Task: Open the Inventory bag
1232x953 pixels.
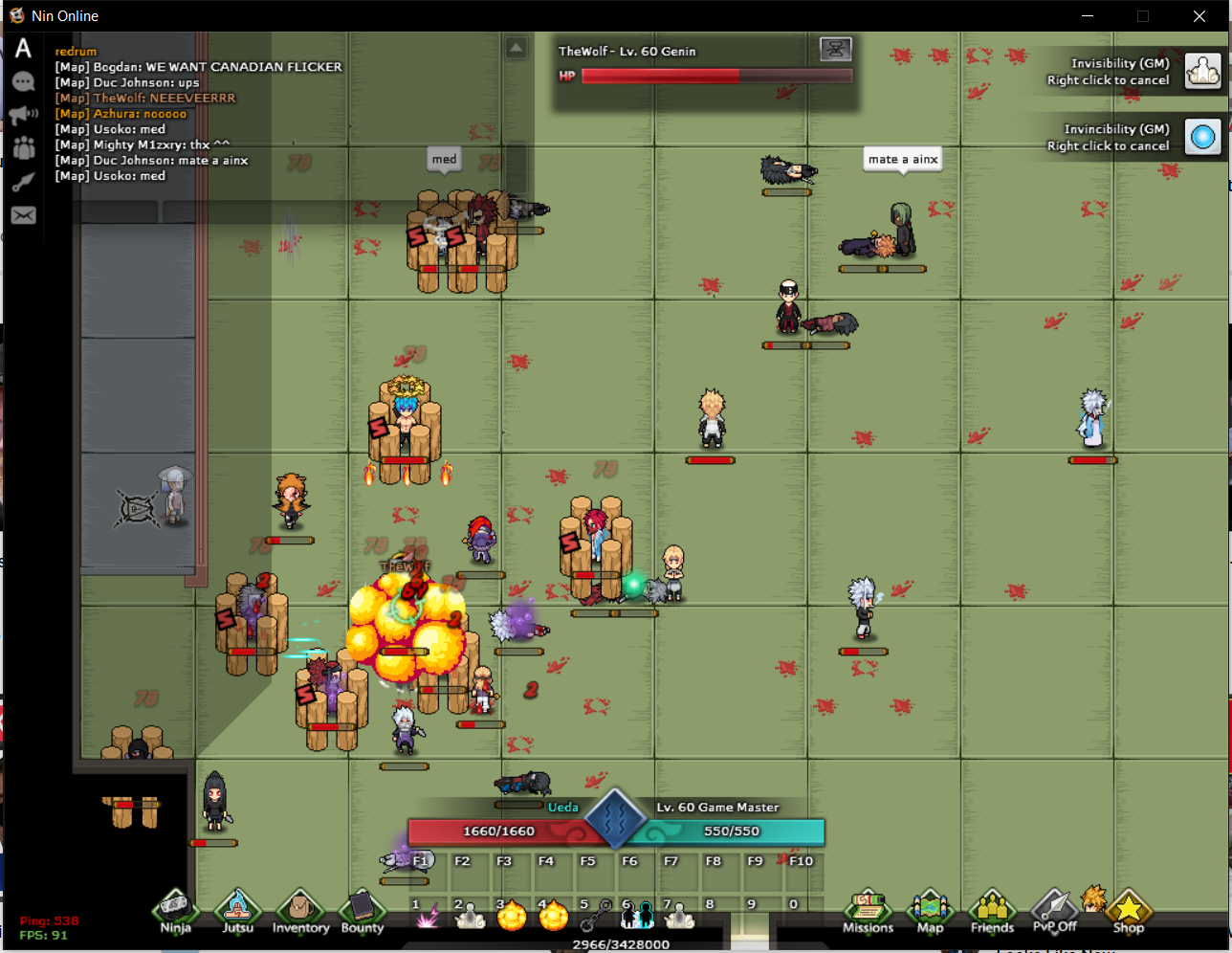Action: point(299,911)
